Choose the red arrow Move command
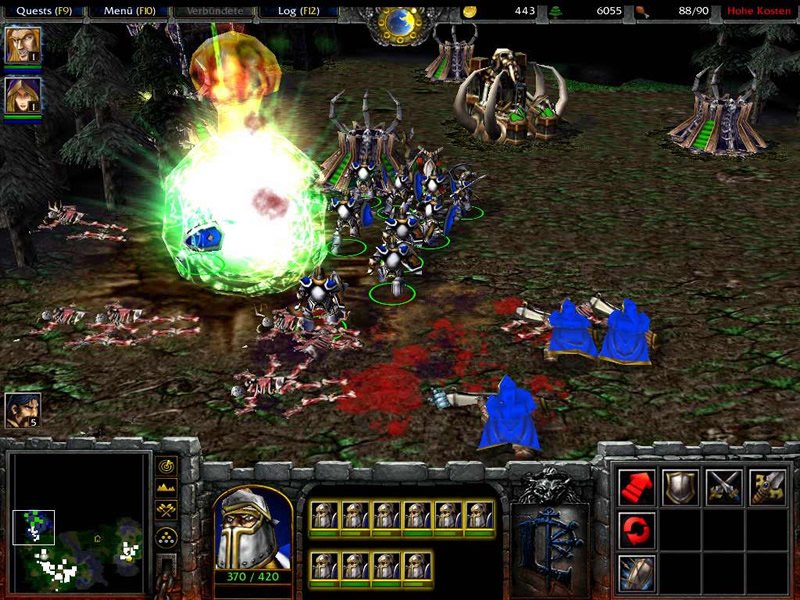Viewport: 800px width, 600px height. pyautogui.click(x=638, y=486)
